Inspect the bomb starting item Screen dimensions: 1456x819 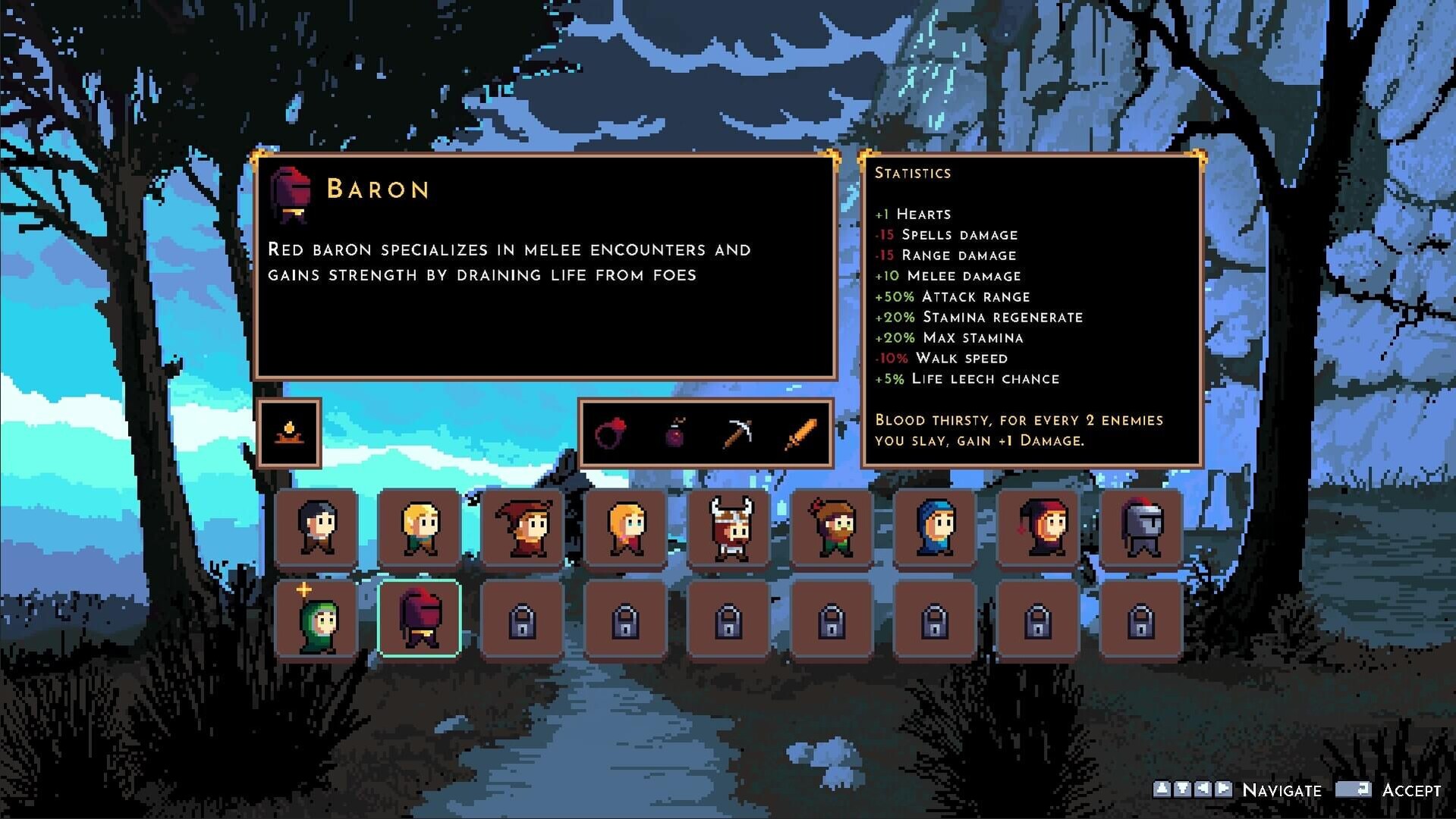[x=675, y=434]
